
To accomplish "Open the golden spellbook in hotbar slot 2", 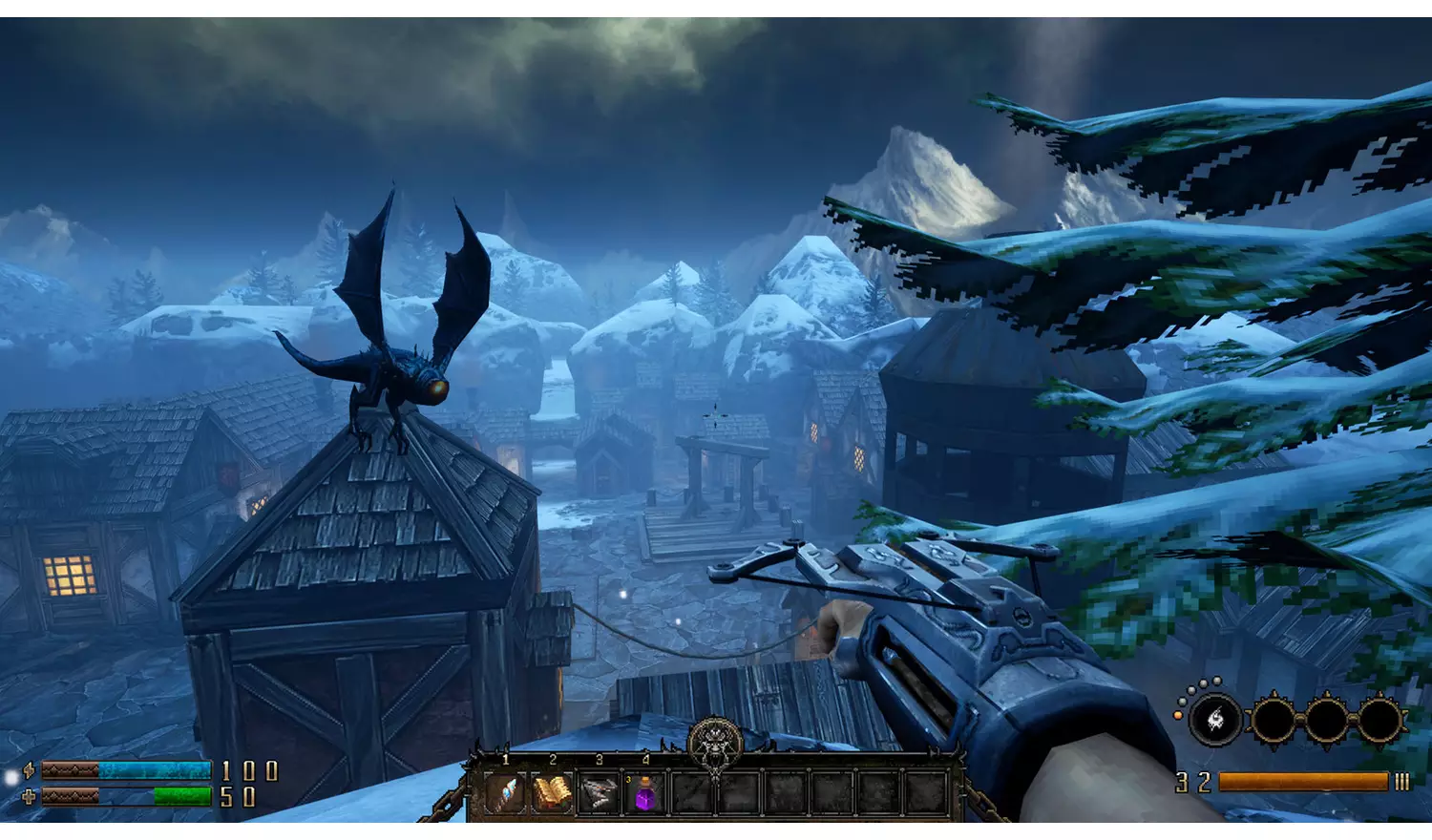I will pyautogui.click(x=553, y=790).
